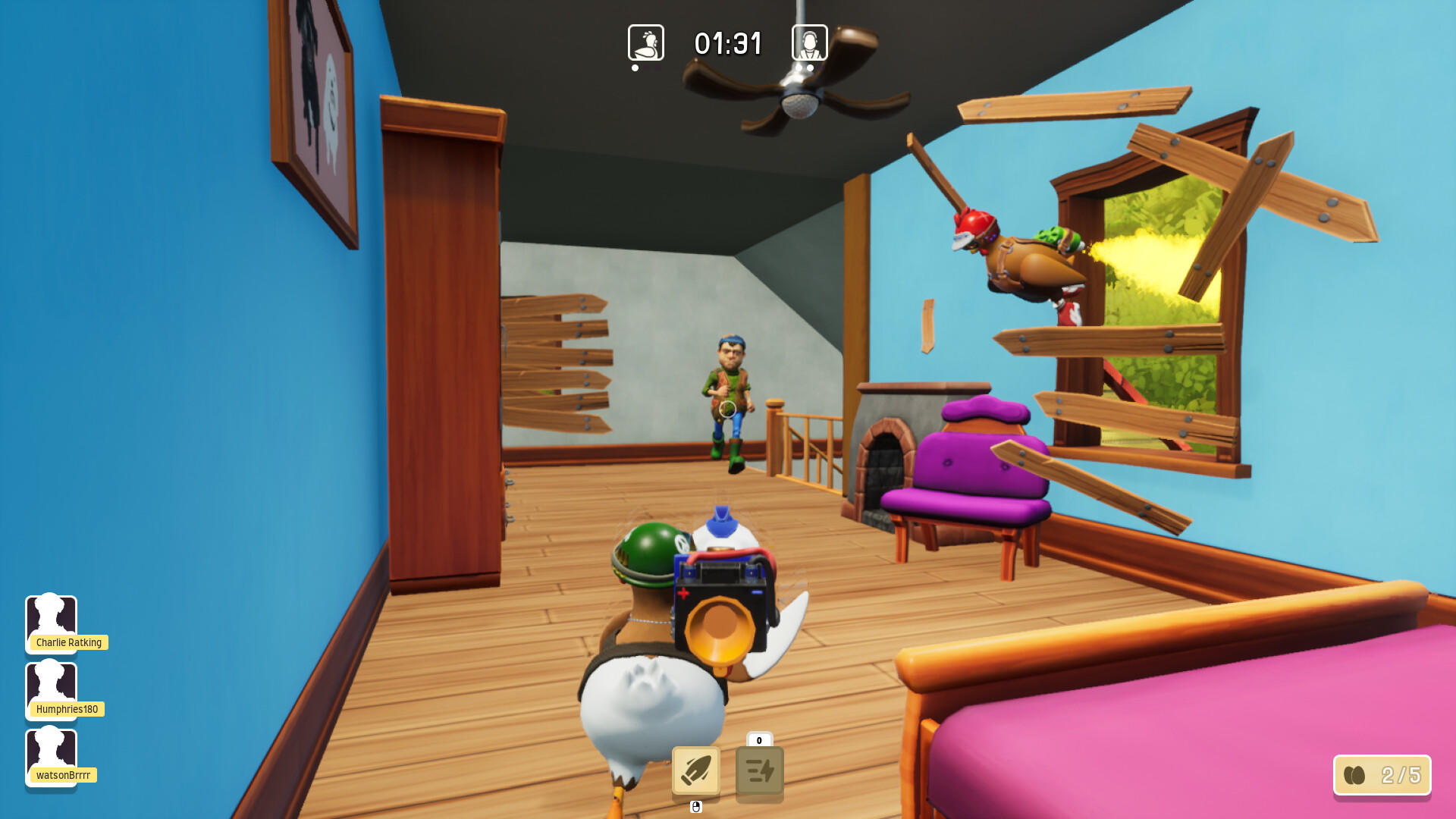Click the speed boost lightning icon
This screenshot has width=1456, height=819.
[x=758, y=770]
